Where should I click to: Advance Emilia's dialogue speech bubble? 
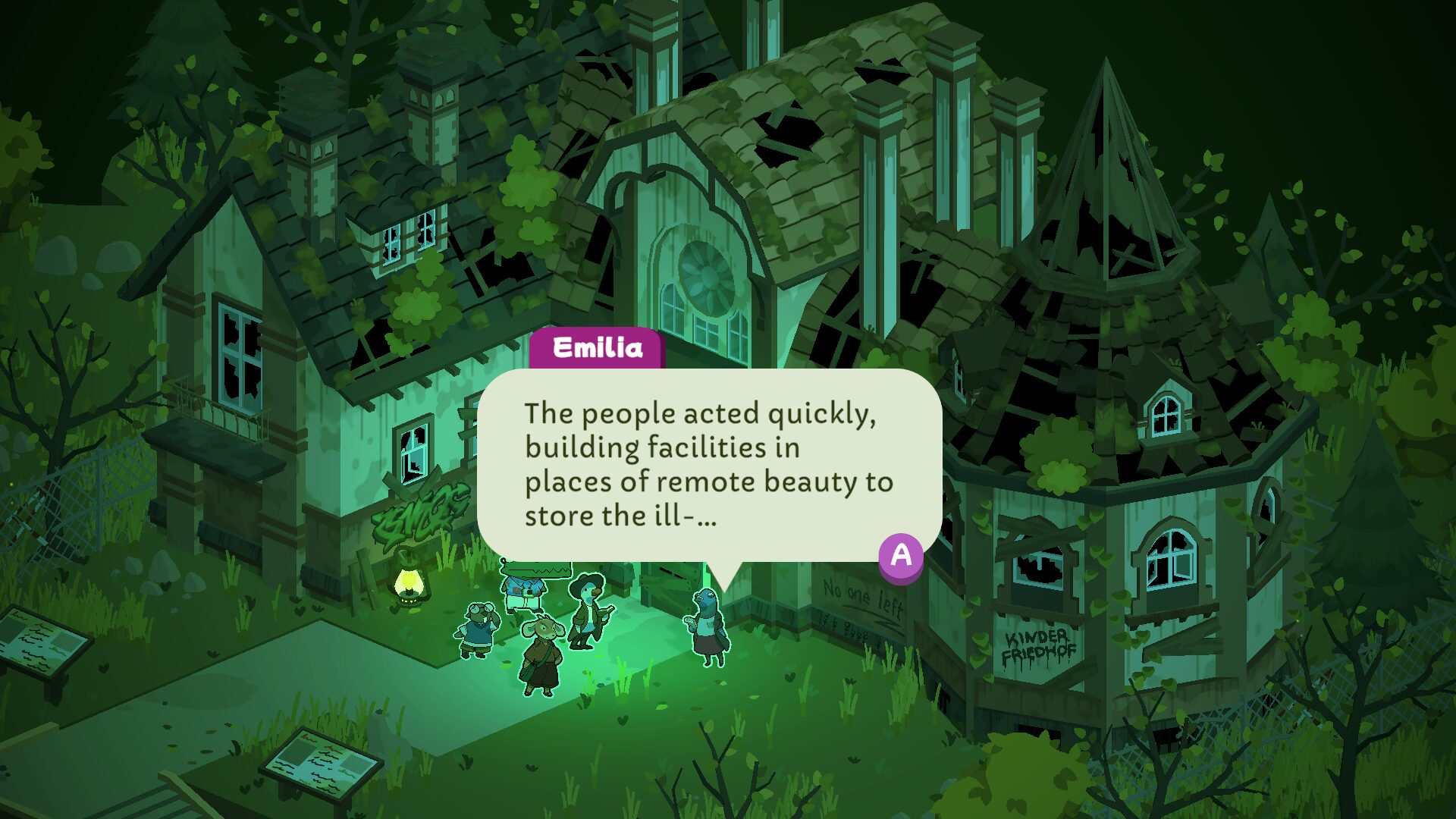900,556
